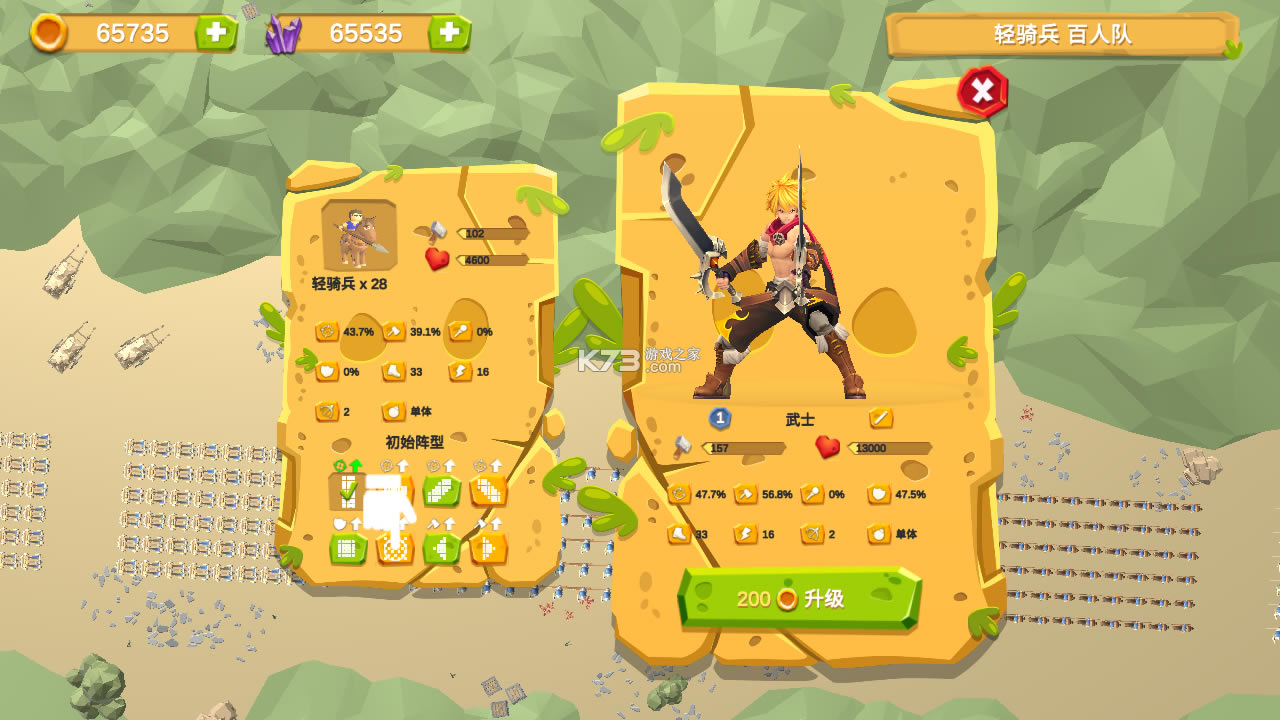Upgrade the warrior for 200 gold
Viewport: 1280px width, 720px height.
(798, 598)
